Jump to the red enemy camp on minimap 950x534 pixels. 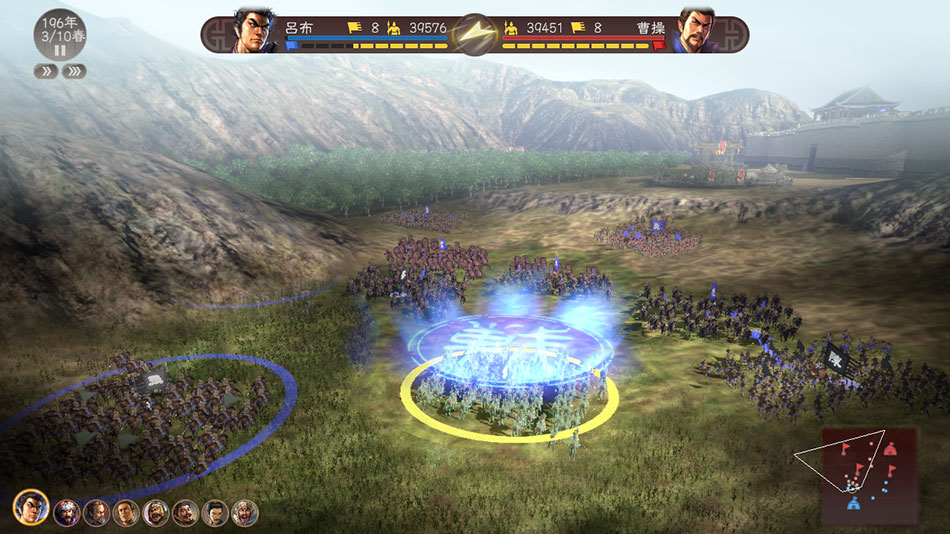tap(890, 451)
